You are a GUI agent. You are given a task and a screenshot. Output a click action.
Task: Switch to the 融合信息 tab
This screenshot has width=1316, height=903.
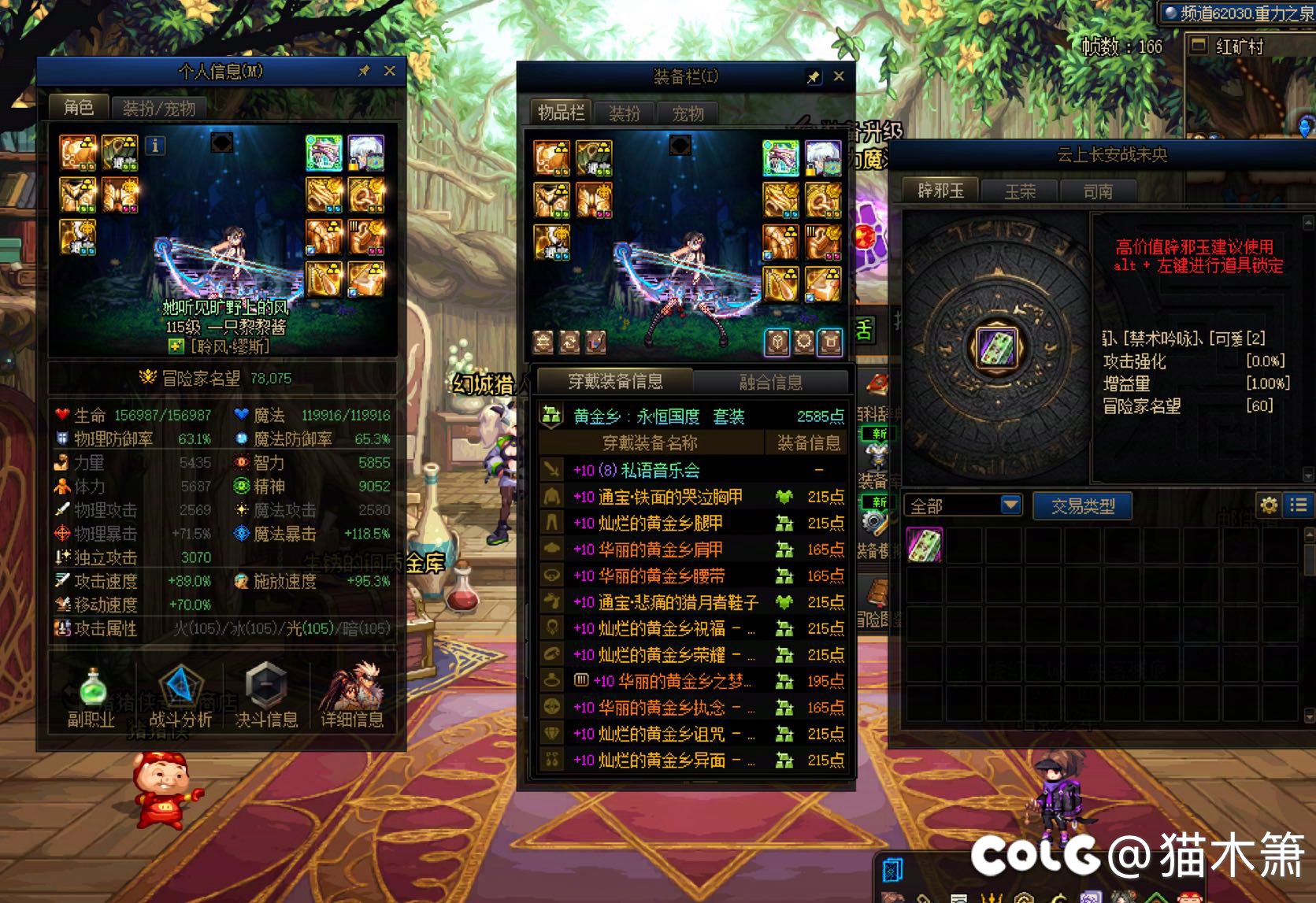770,382
